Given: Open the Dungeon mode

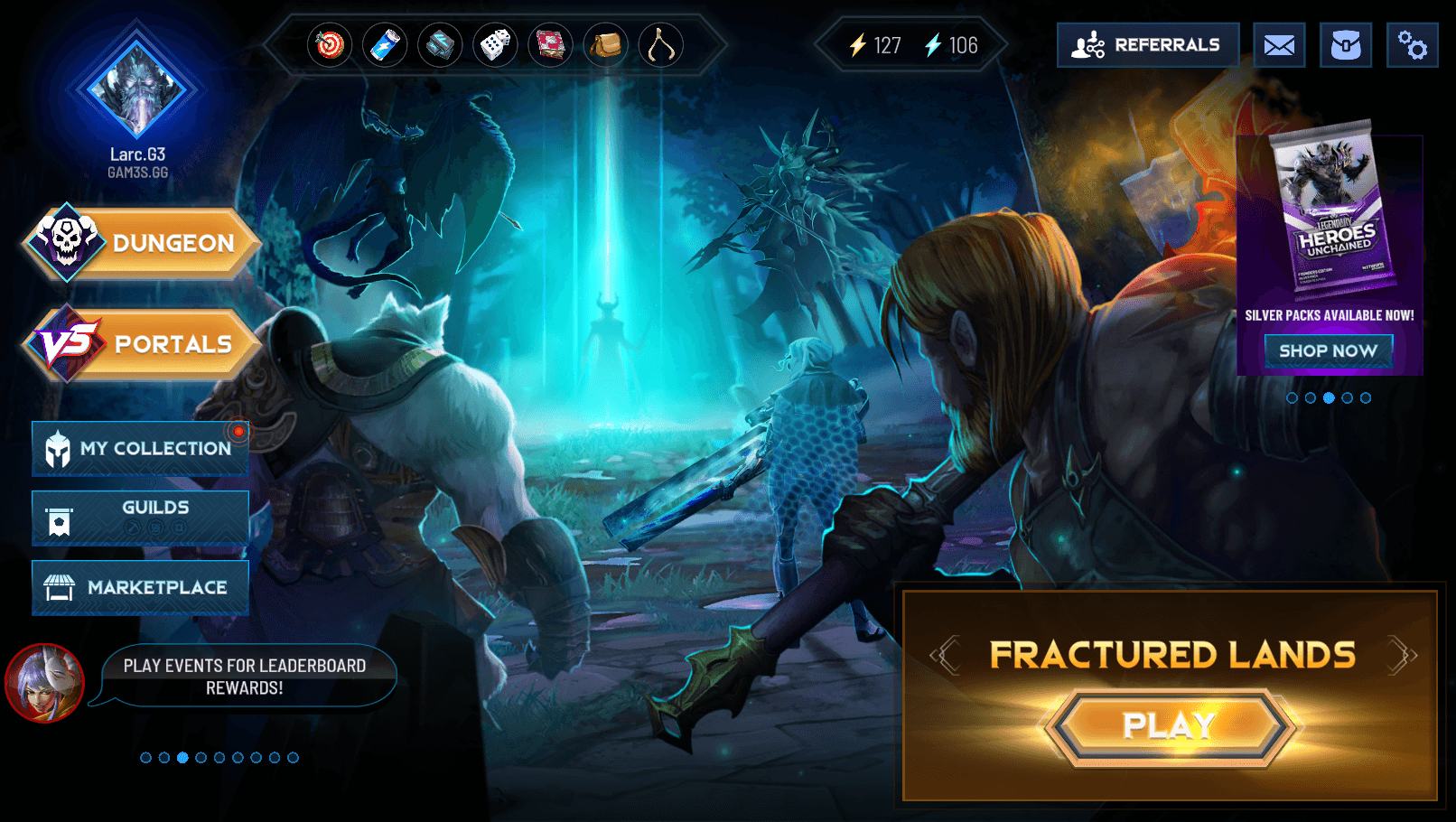Looking at the screenshot, I should click(145, 242).
